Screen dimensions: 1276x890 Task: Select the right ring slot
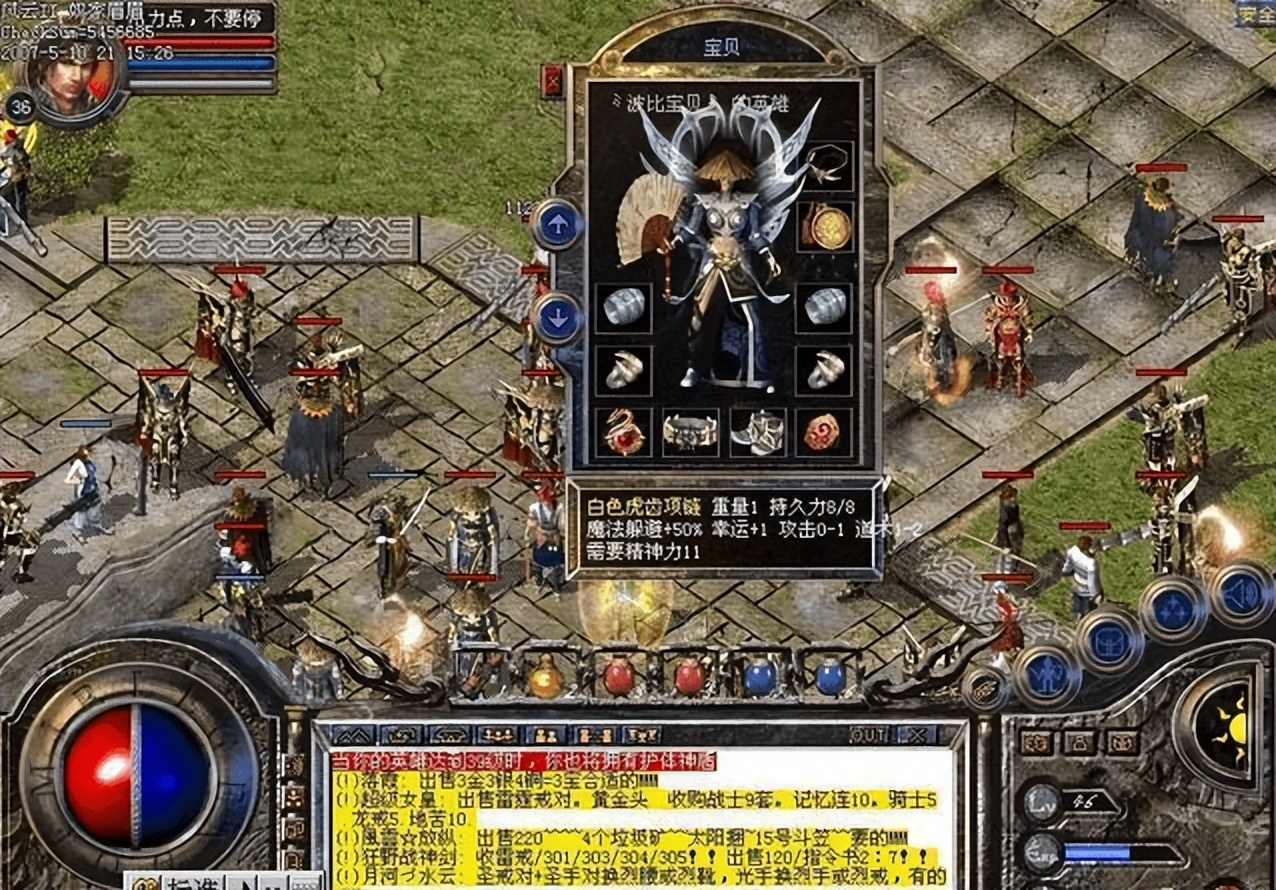coord(825,370)
